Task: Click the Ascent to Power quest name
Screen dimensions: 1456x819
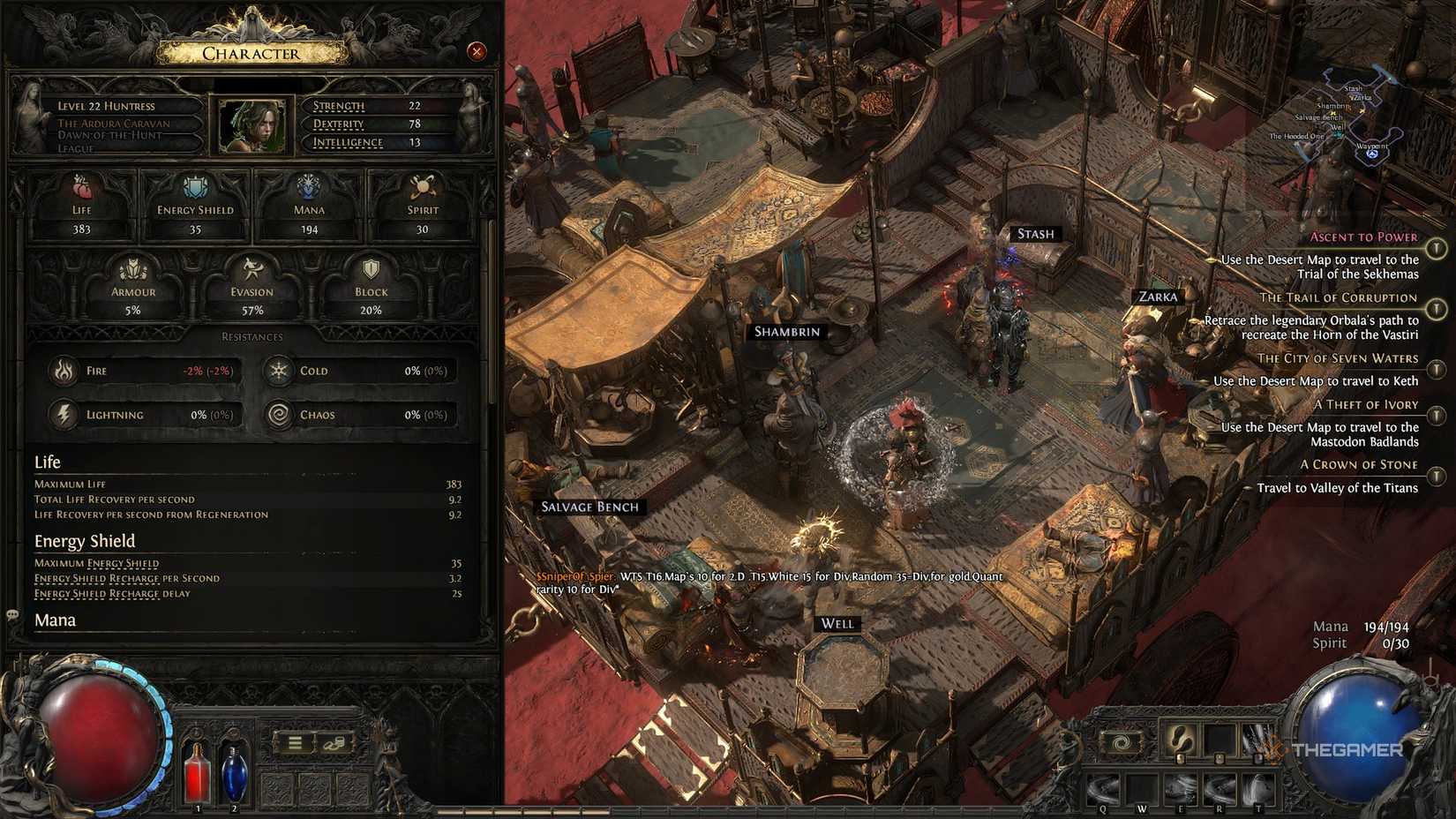Action: click(x=1364, y=237)
